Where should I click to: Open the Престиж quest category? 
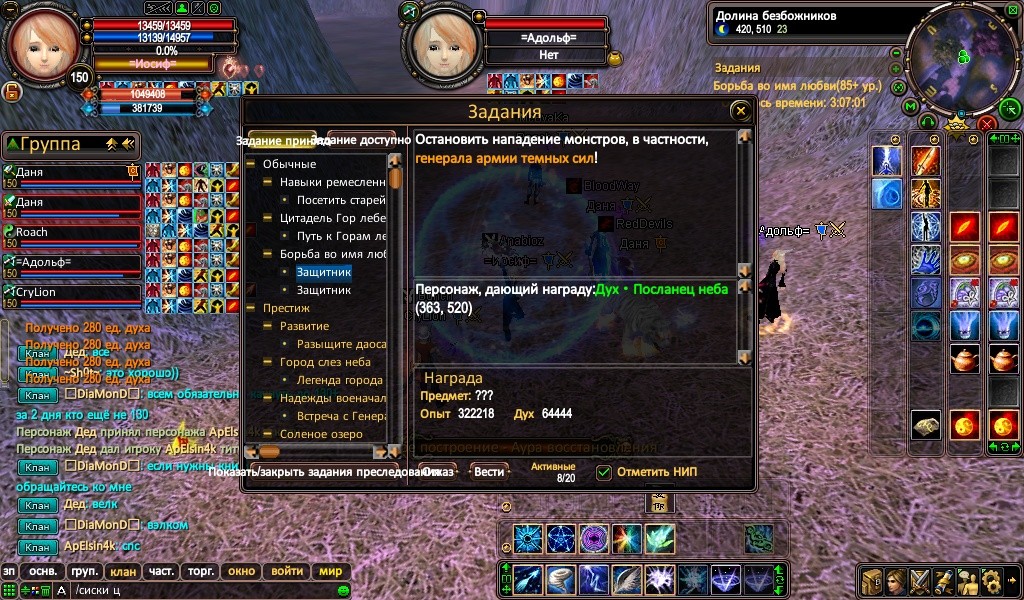coord(251,308)
